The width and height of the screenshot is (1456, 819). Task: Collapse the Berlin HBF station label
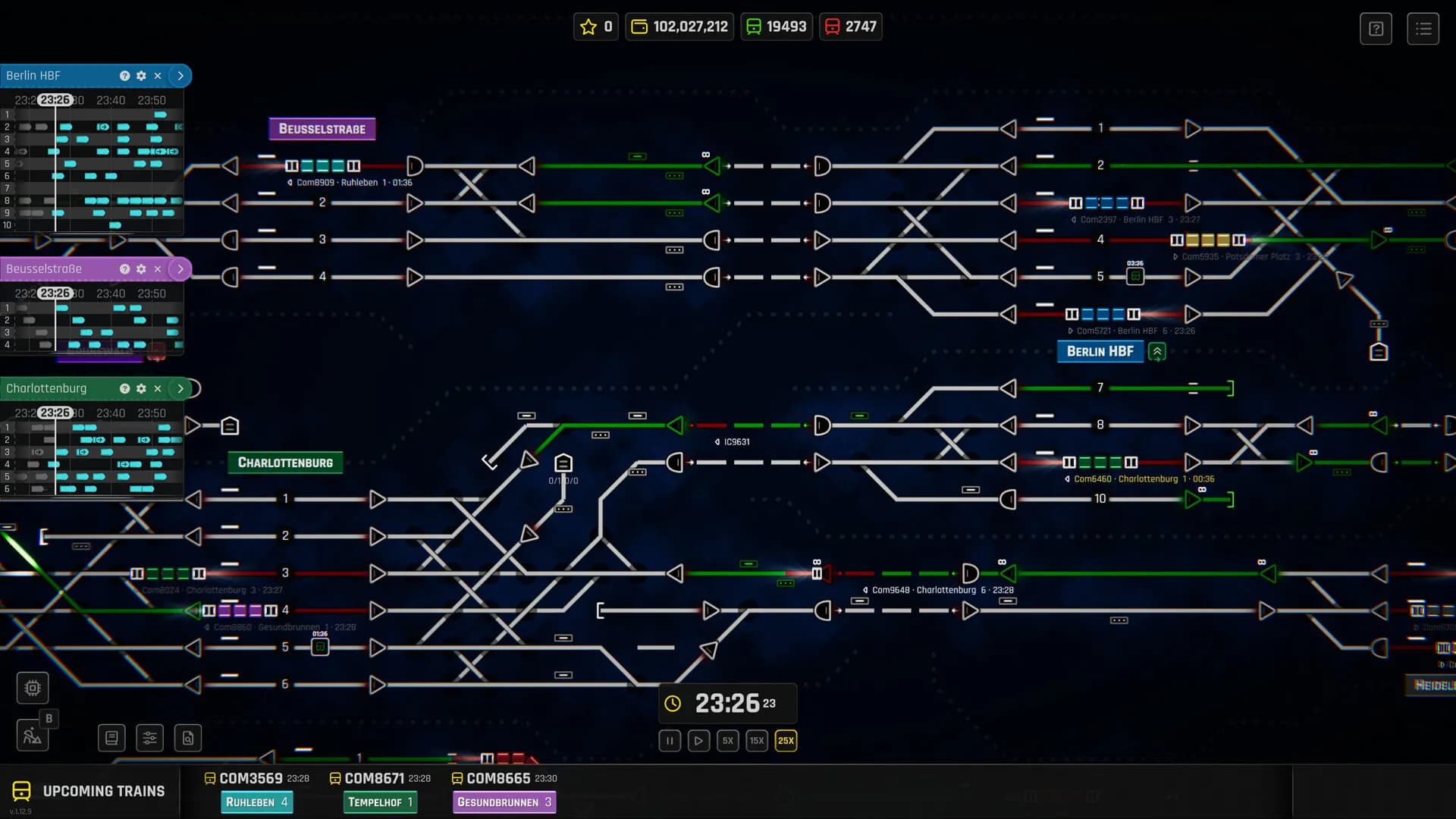[x=1156, y=351]
